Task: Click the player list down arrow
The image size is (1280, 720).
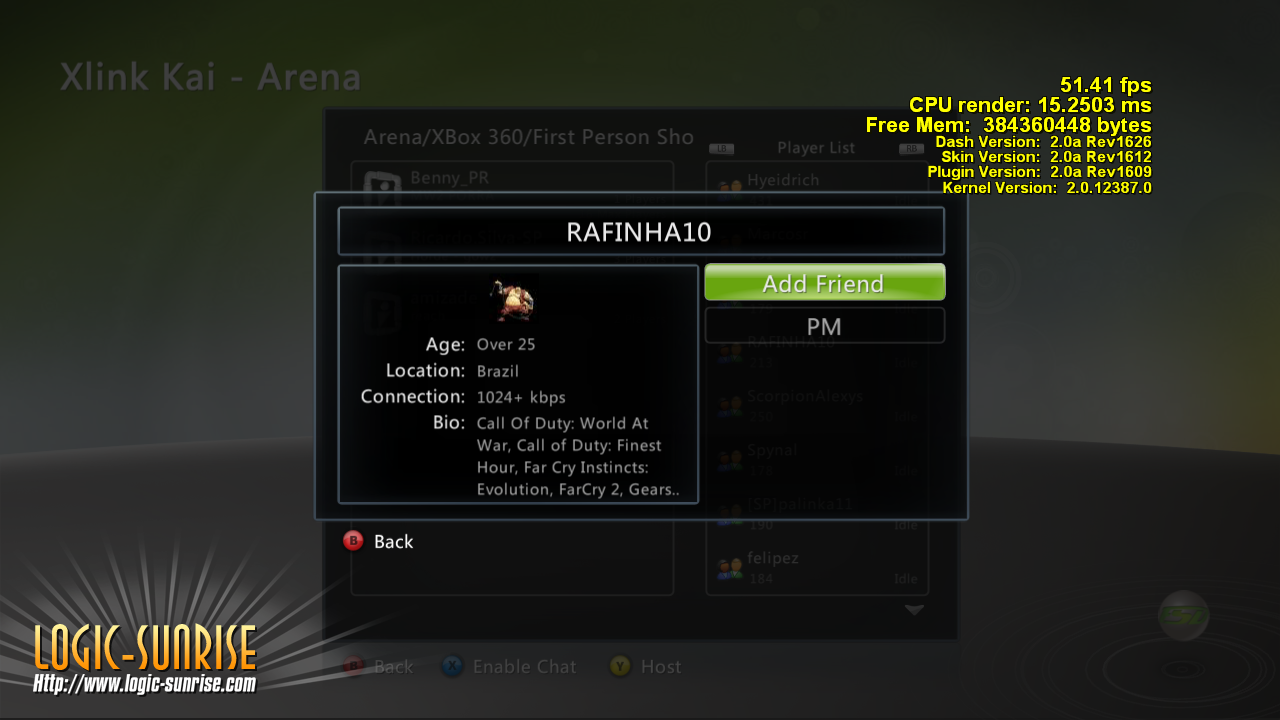Action: (914, 609)
